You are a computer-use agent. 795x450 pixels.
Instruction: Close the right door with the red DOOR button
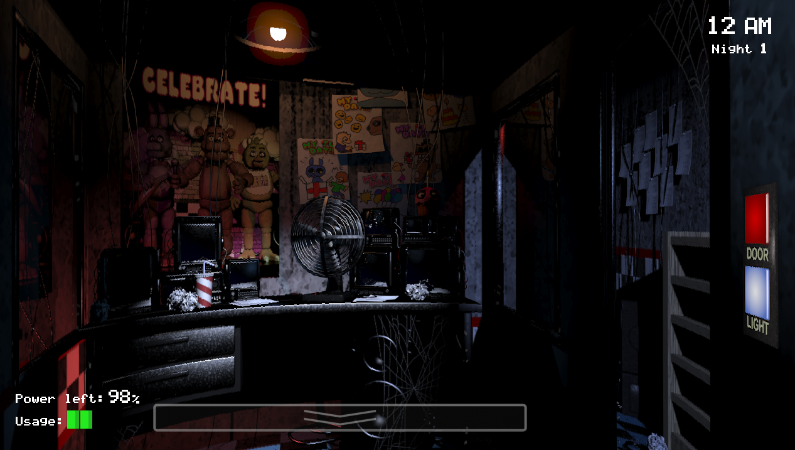[x=757, y=218]
